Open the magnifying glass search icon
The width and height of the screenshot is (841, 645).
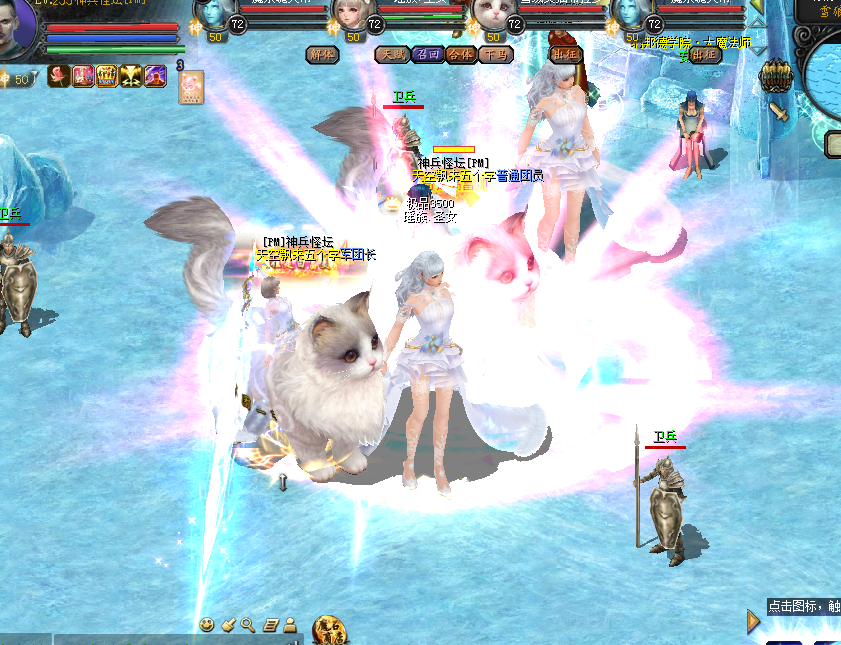pos(248,625)
